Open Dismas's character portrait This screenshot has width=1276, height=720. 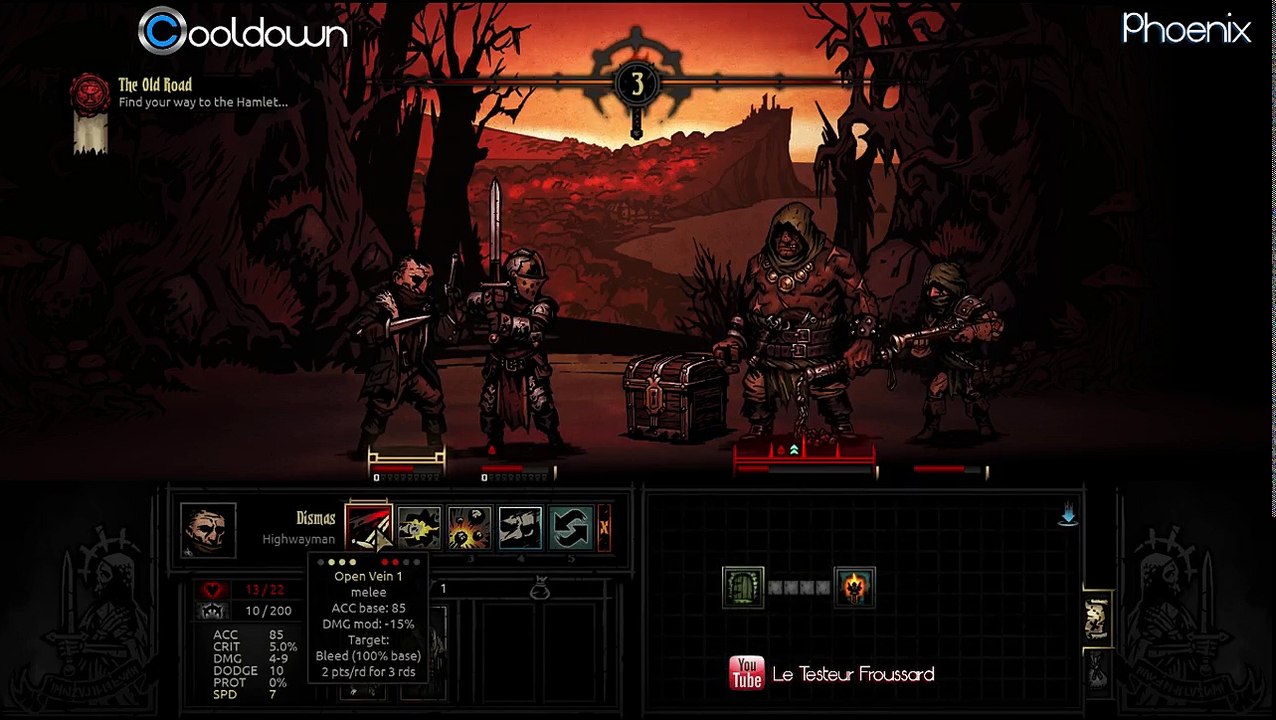[208, 530]
